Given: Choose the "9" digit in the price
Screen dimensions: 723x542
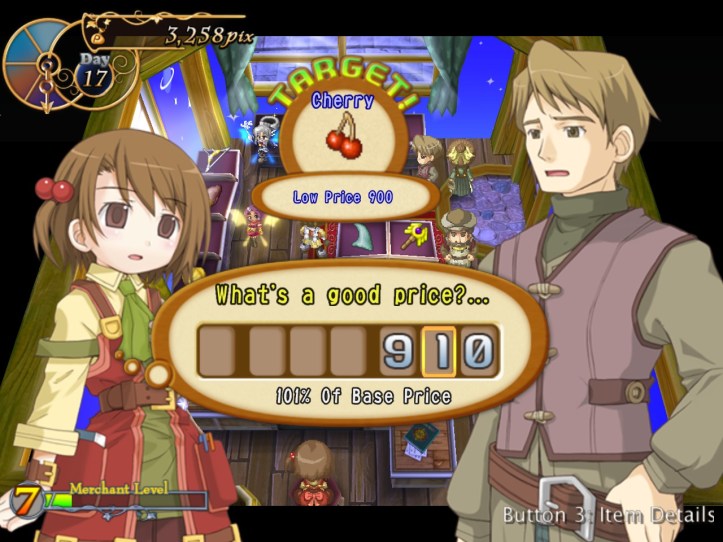Looking at the screenshot, I should (x=399, y=351).
